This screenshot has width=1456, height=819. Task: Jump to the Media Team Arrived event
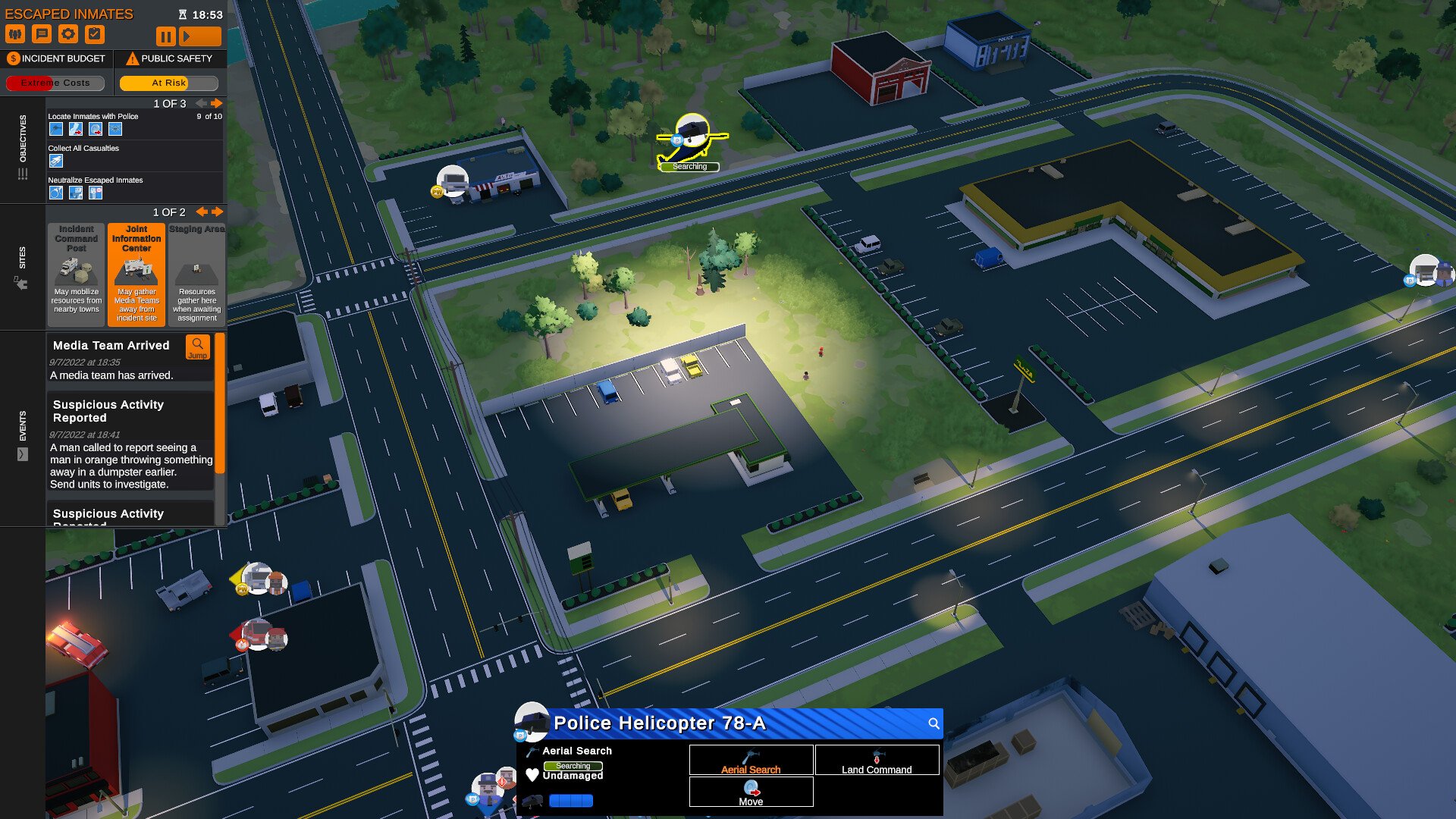[197, 347]
